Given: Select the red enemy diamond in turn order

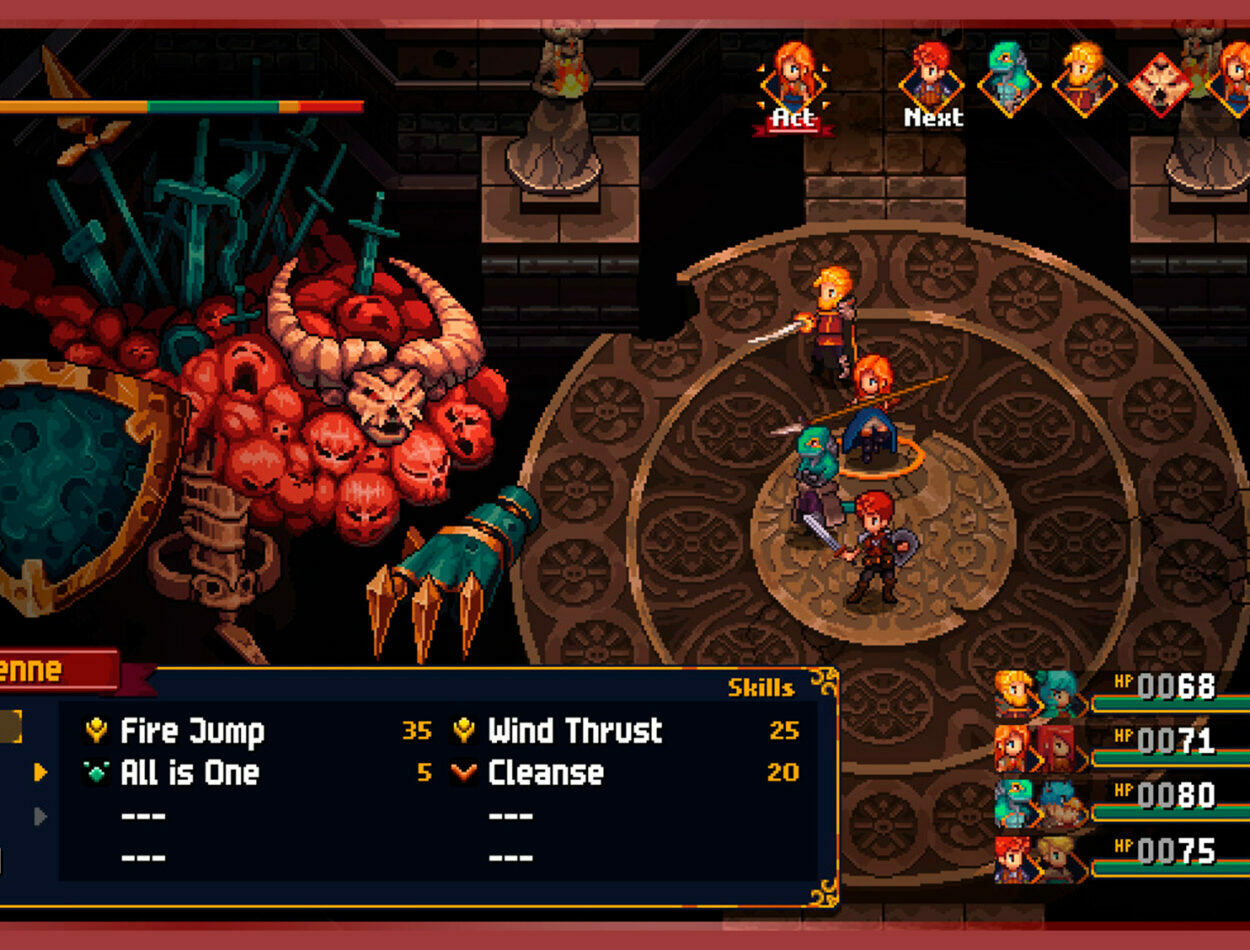Looking at the screenshot, I should click(x=1160, y=84).
